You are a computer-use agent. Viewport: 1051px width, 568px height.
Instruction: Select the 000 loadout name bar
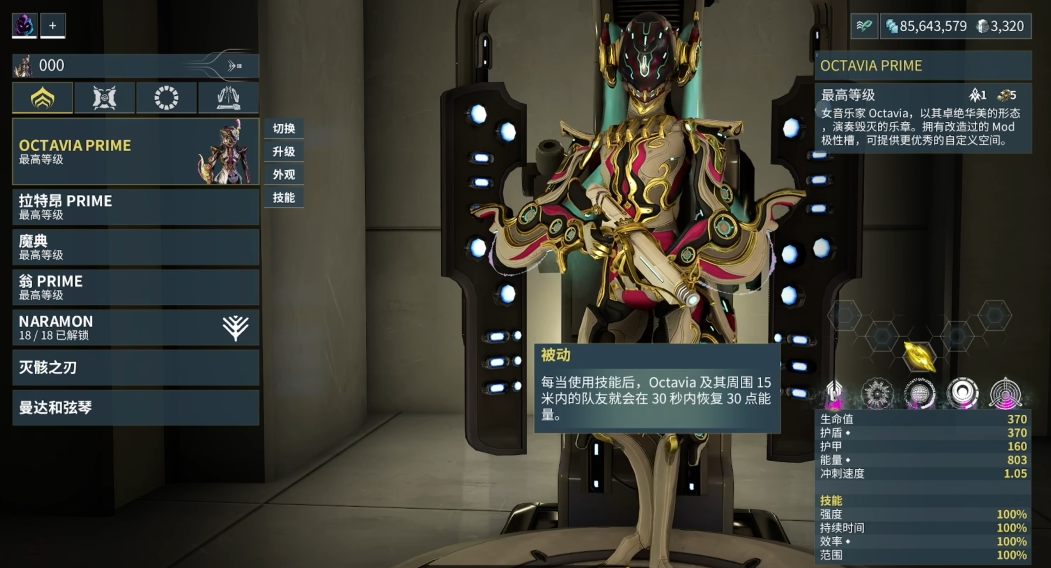tap(135, 66)
